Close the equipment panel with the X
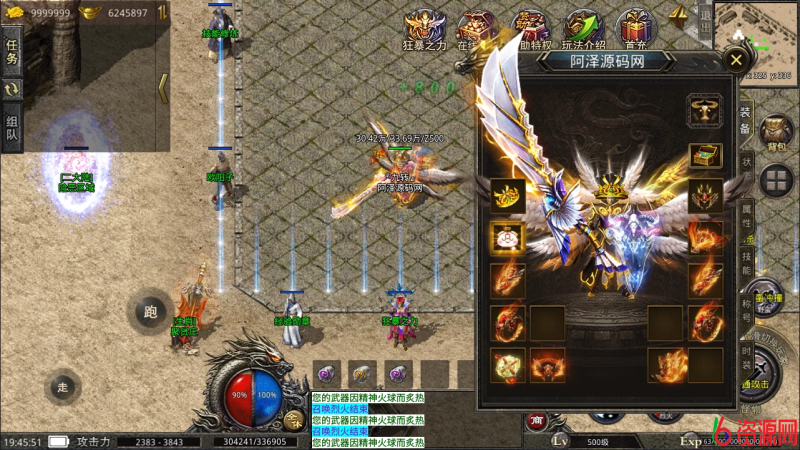Viewport: 800px width, 450px height. coord(736,60)
